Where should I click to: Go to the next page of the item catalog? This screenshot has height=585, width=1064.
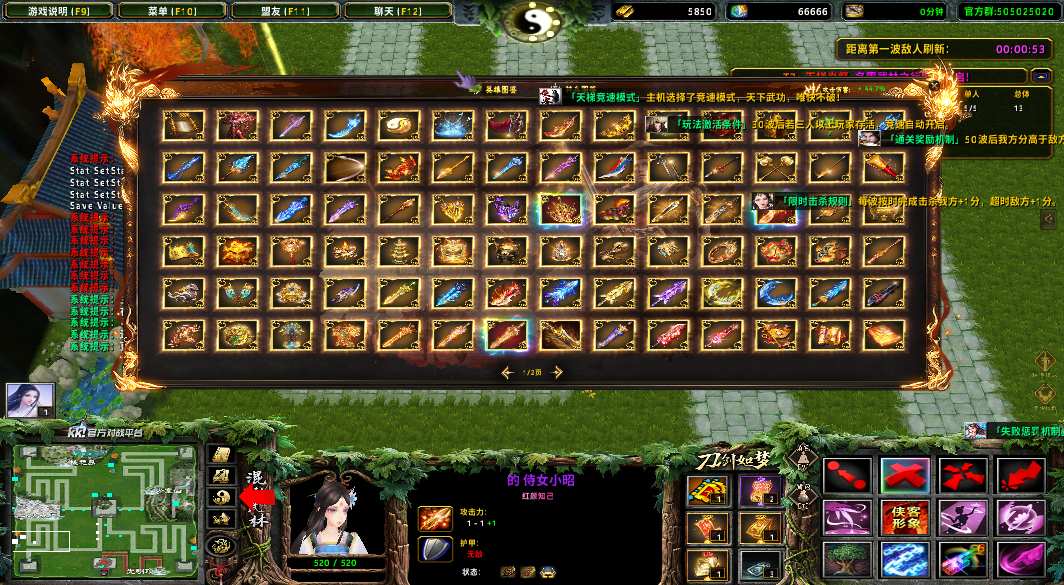pos(557,372)
